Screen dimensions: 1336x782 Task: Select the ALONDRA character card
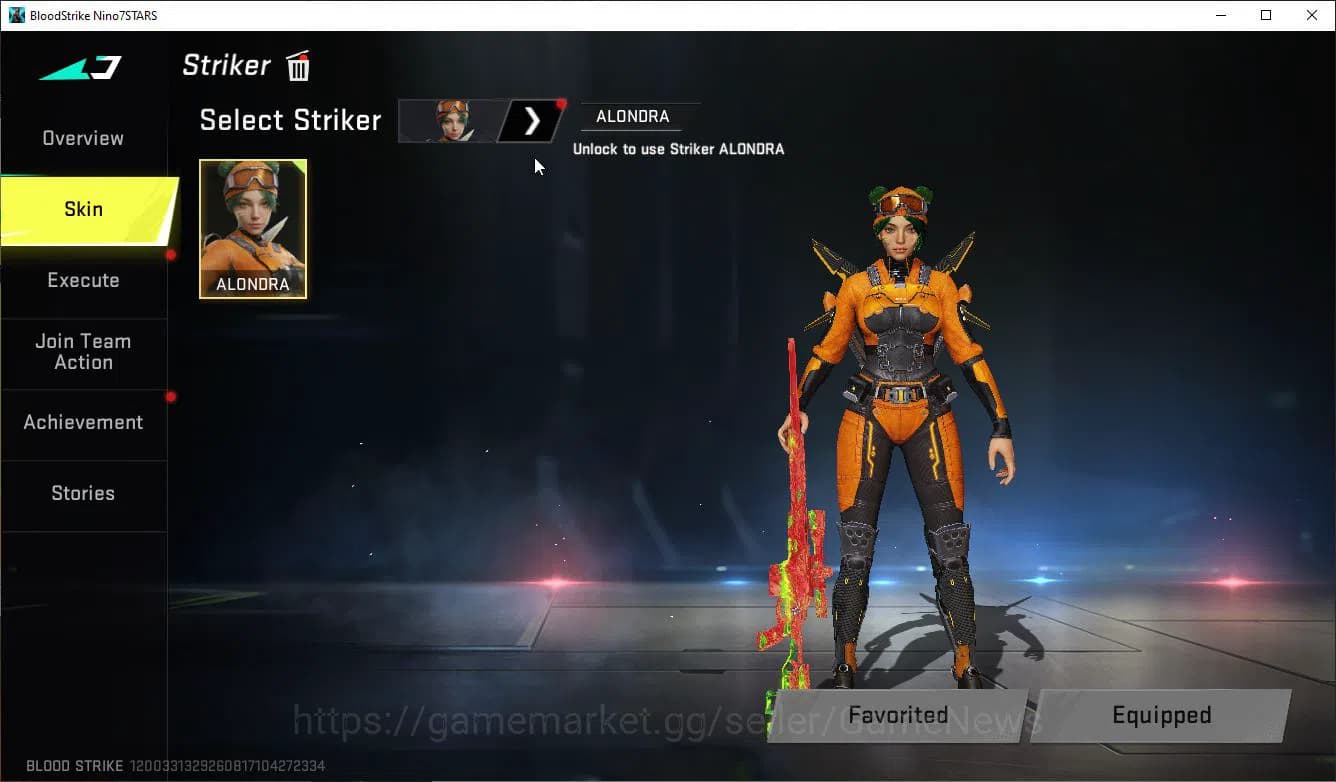252,229
